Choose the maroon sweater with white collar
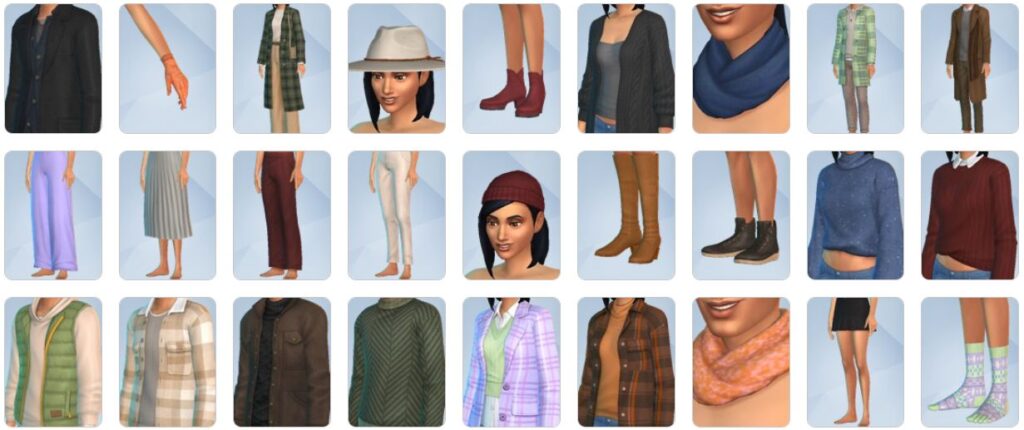 pos(969,215)
